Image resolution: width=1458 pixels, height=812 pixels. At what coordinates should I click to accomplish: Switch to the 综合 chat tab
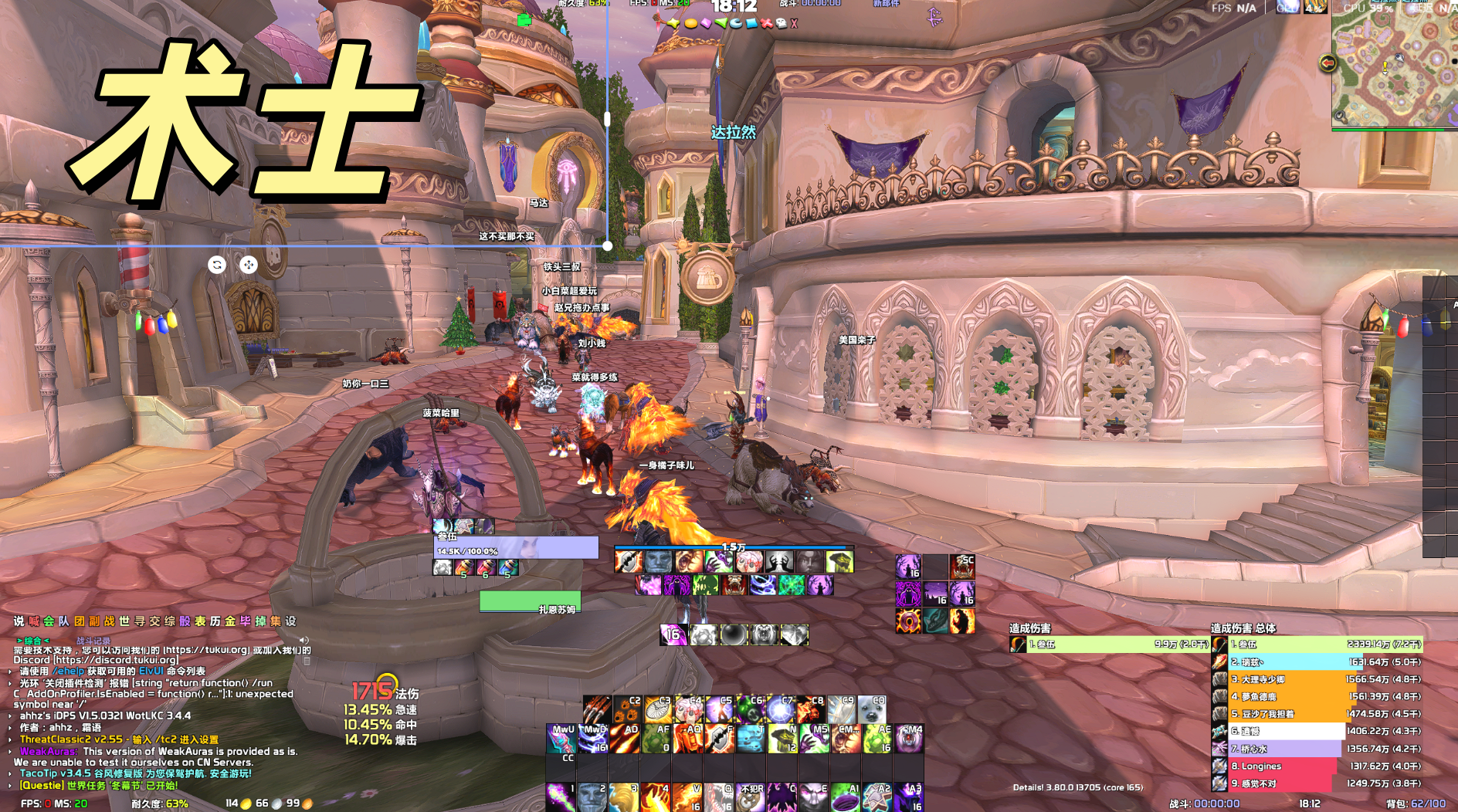tap(32, 641)
